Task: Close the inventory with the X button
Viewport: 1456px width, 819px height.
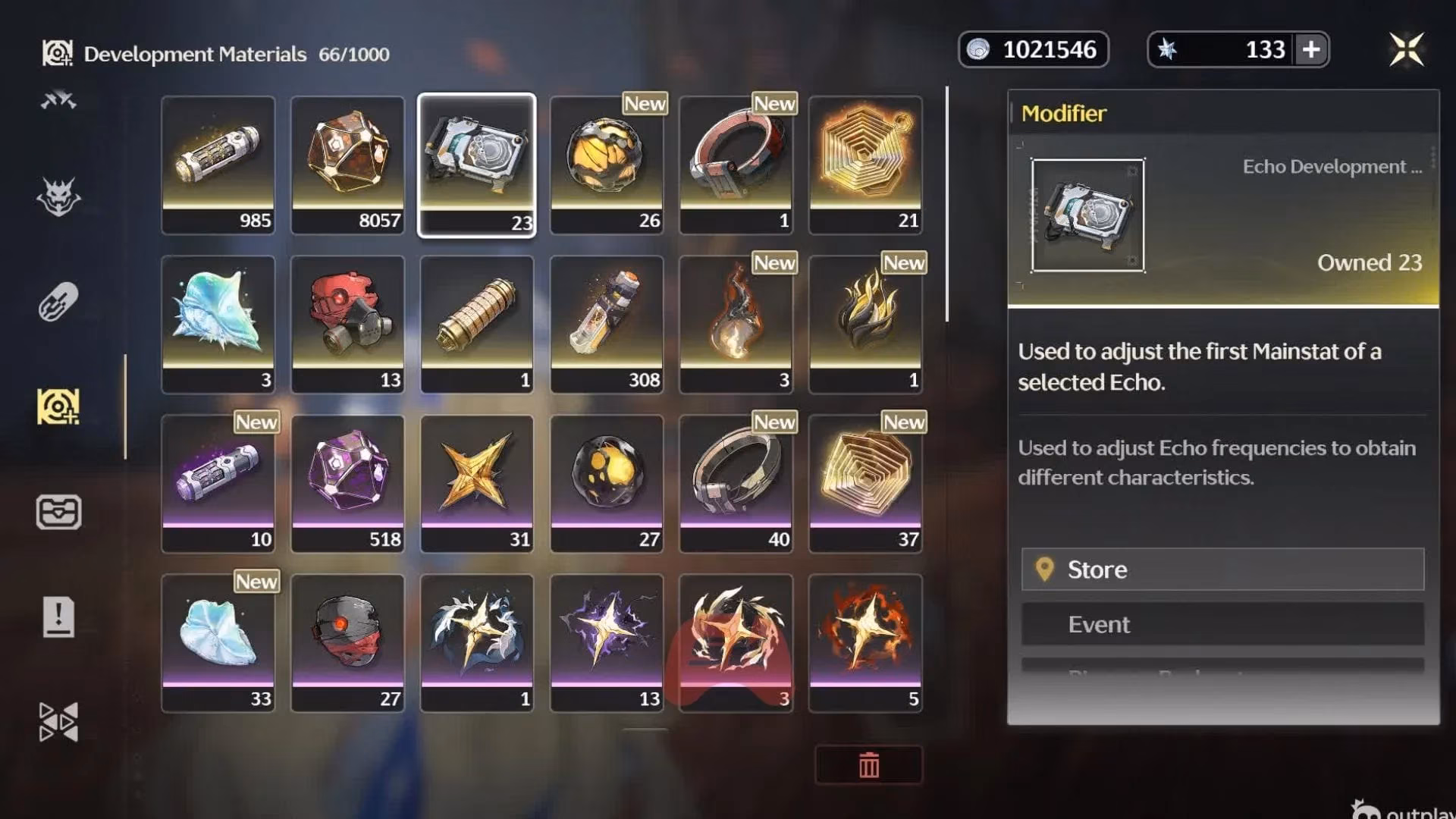Action: 1406,50
